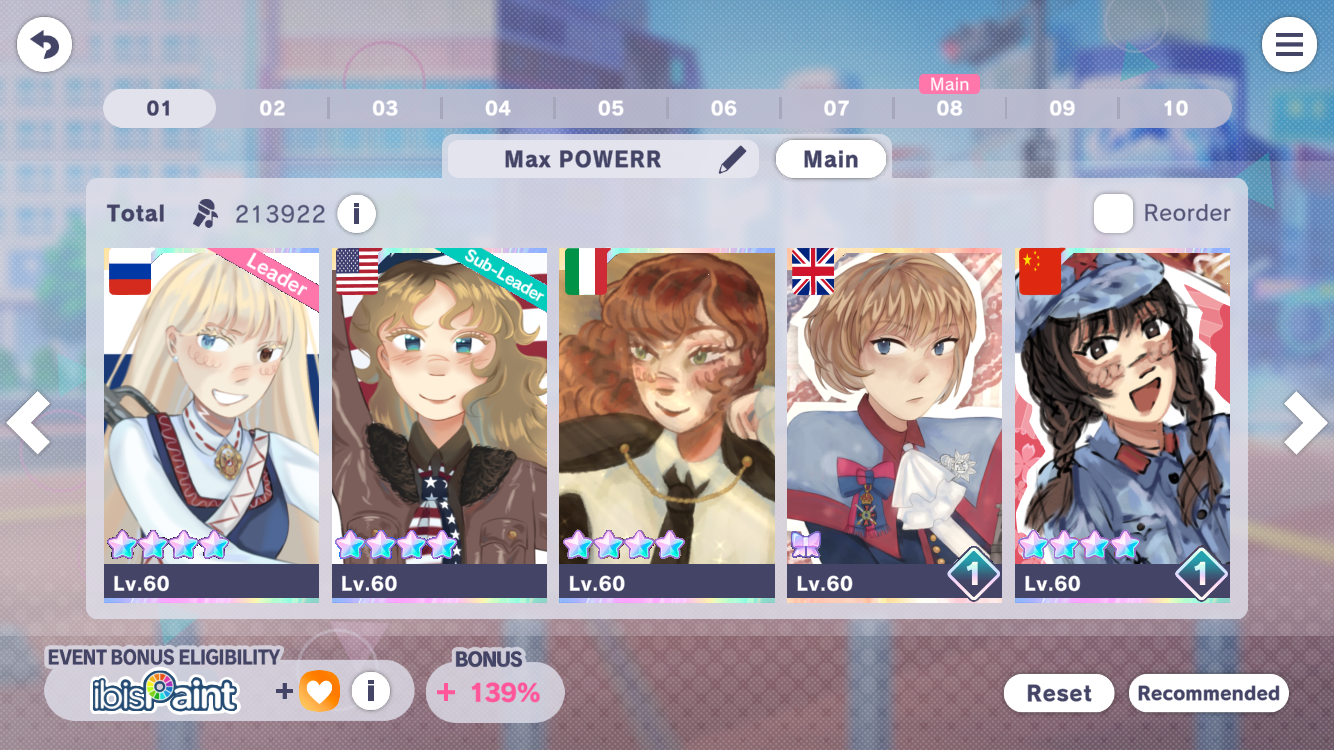Image resolution: width=1334 pixels, height=750 pixels.
Task: Switch to team slot 05
Action: point(611,109)
